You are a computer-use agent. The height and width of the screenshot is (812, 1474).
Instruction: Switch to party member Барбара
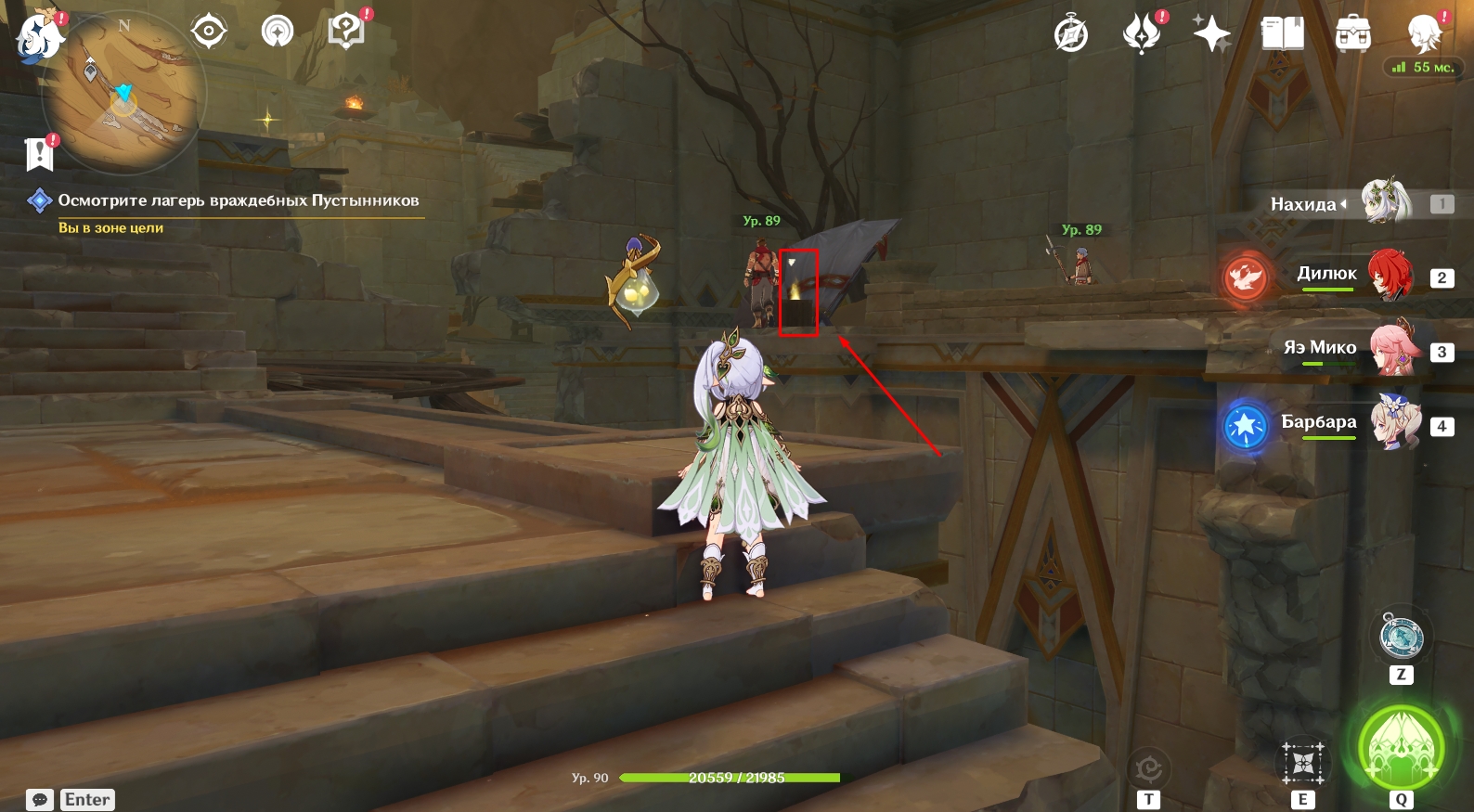point(1395,423)
